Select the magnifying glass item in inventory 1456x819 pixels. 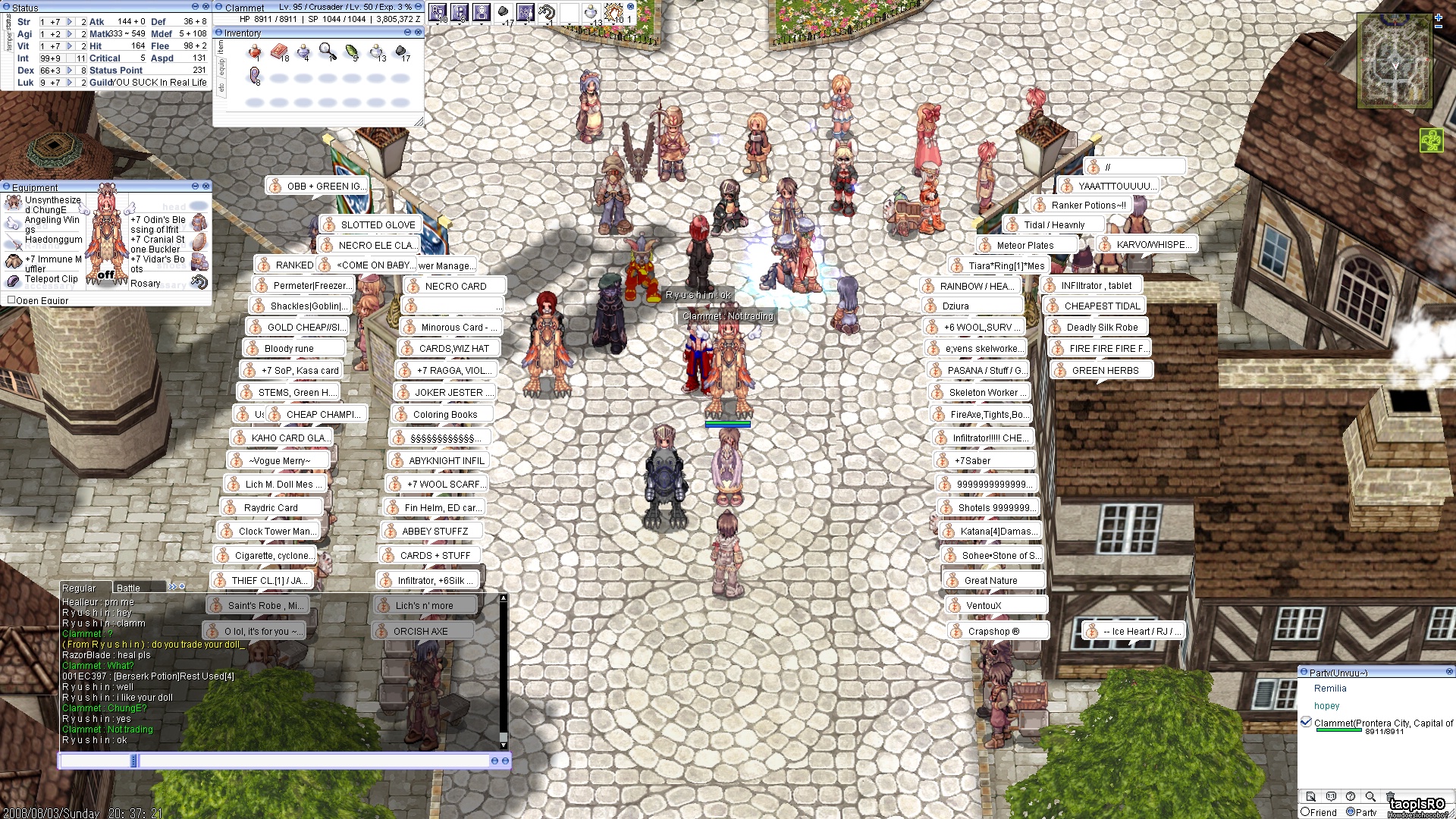pos(327,51)
